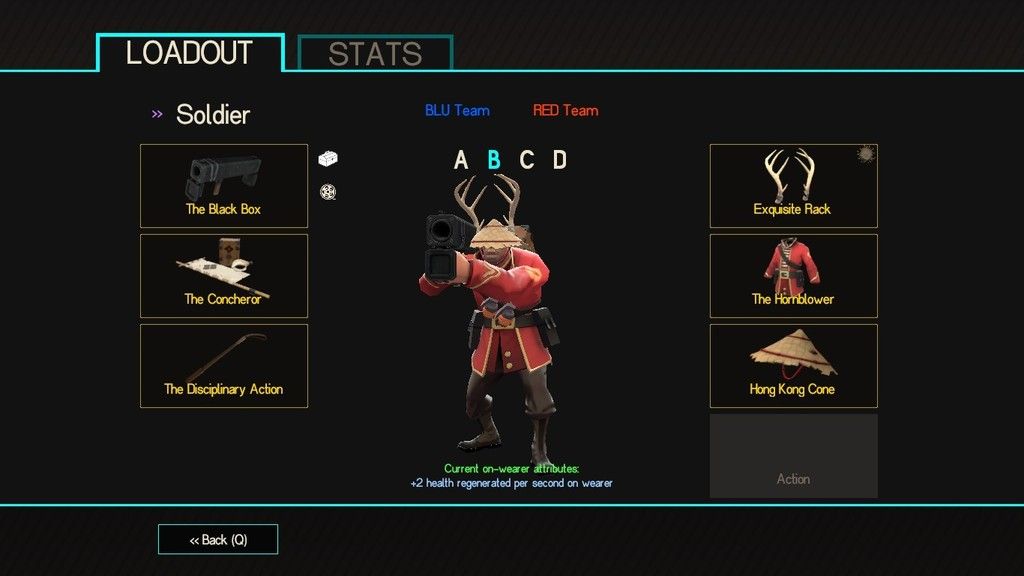This screenshot has width=1024, height=576.
Task: Switch to the STATS tab
Action: pyautogui.click(x=375, y=54)
